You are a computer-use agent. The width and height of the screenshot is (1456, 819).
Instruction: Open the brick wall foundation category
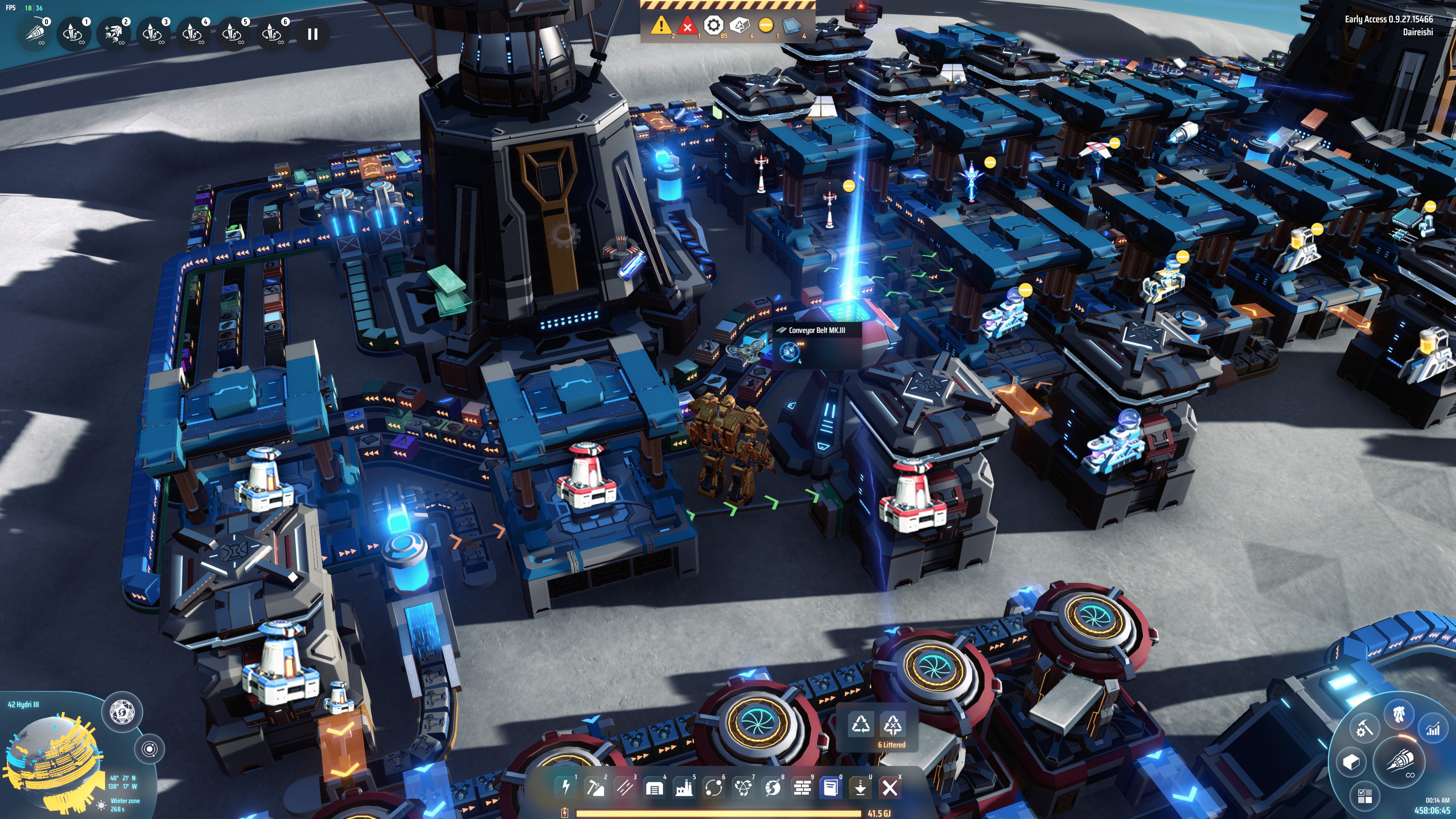click(802, 787)
